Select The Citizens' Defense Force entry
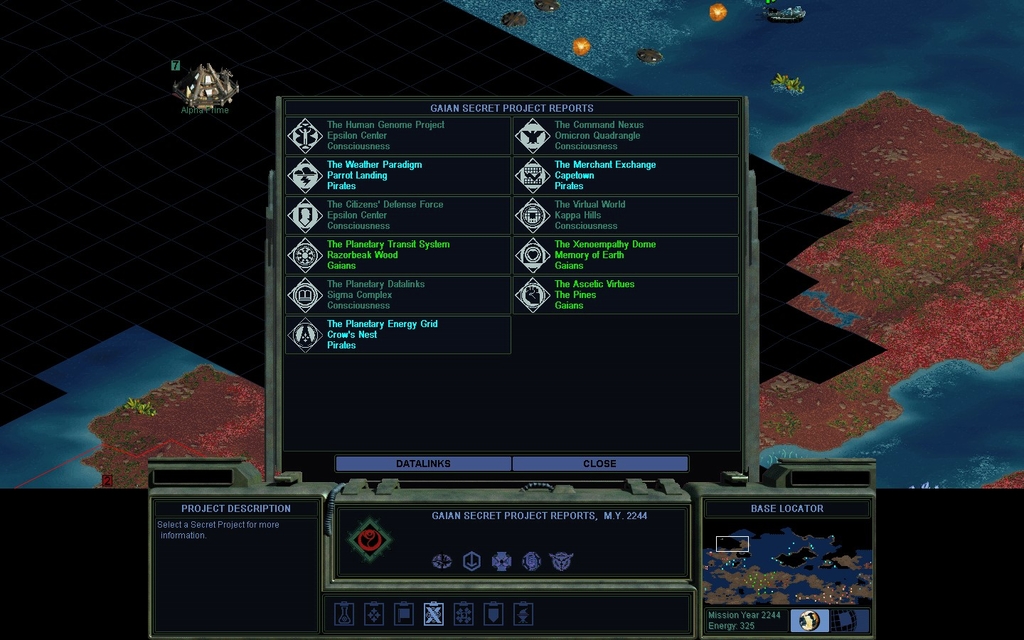The width and height of the screenshot is (1024, 640). (398, 215)
